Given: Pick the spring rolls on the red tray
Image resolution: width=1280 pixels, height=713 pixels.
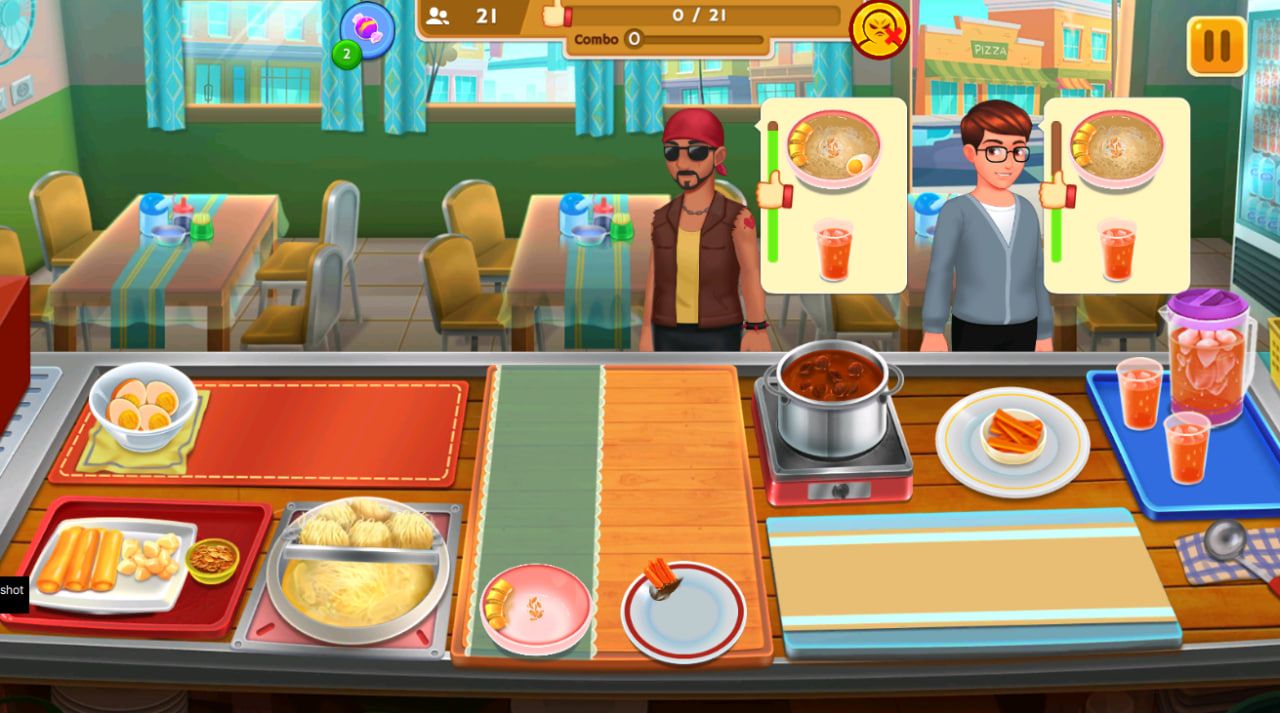Looking at the screenshot, I should 80,560.
